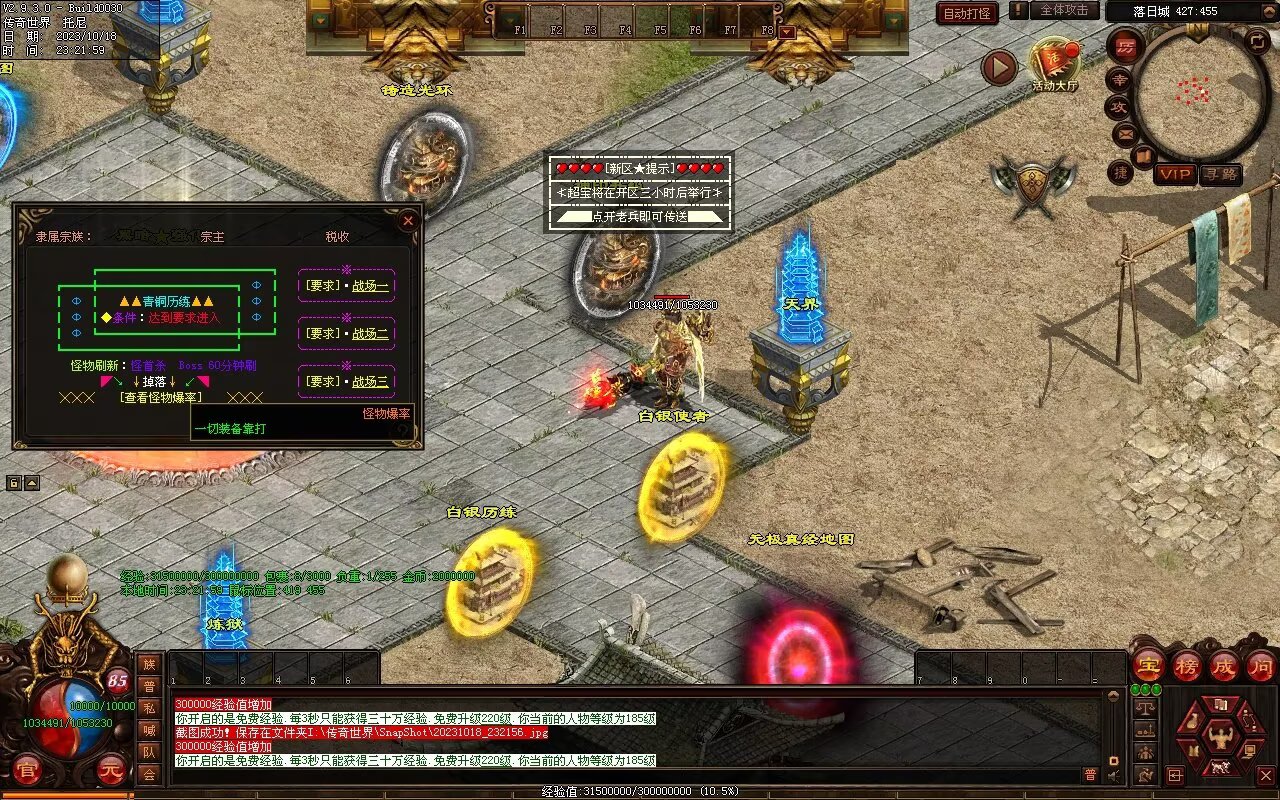Show the 榜 ranking board
The image size is (1280, 800).
point(1187,665)
